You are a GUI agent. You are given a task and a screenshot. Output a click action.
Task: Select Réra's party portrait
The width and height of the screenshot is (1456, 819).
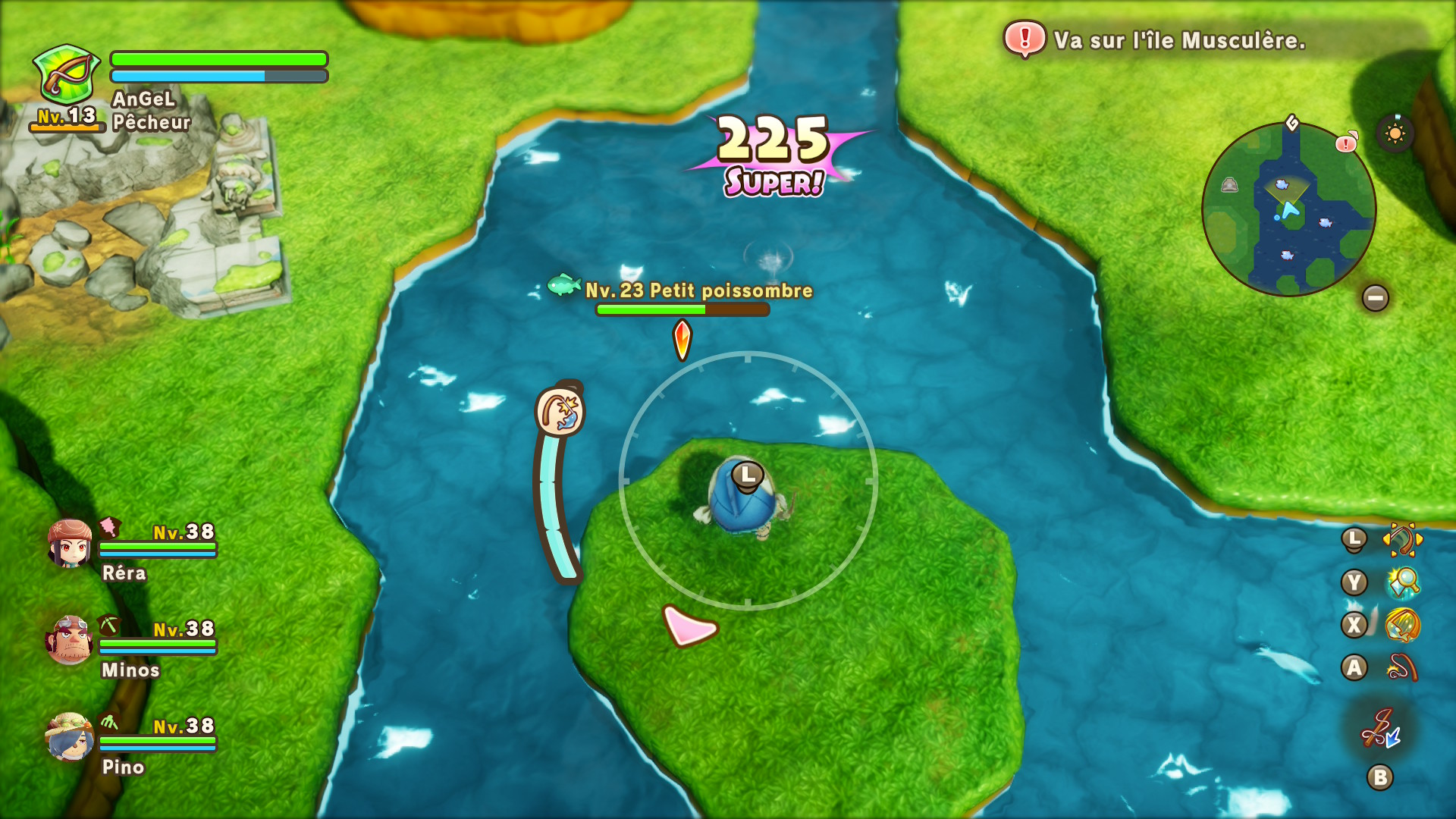pyautogui.click(x=70, y=543)
